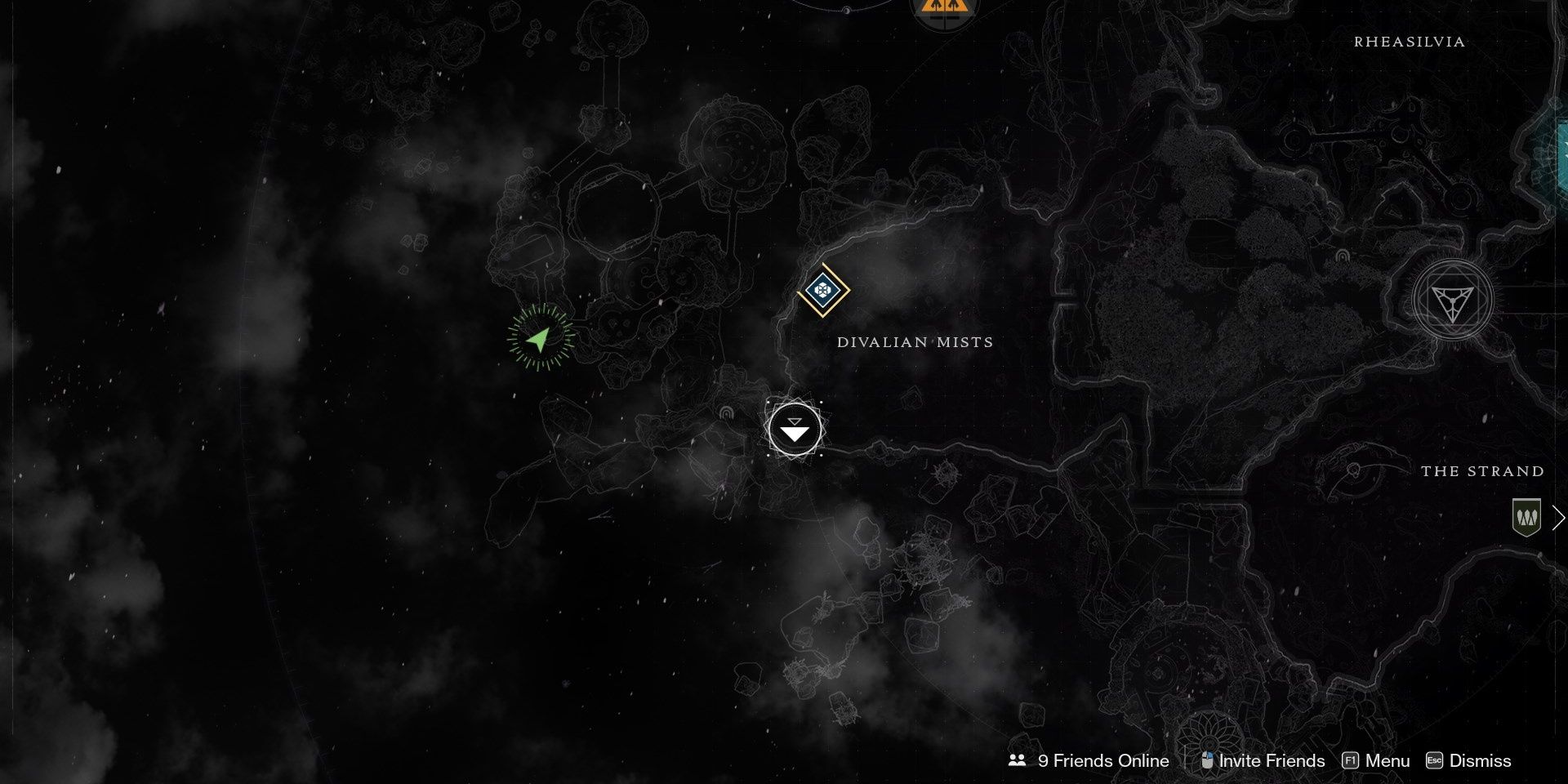Click the green shield vendor icon
The height and width of the screenshot is (784, 1568).
point(1526,517)
